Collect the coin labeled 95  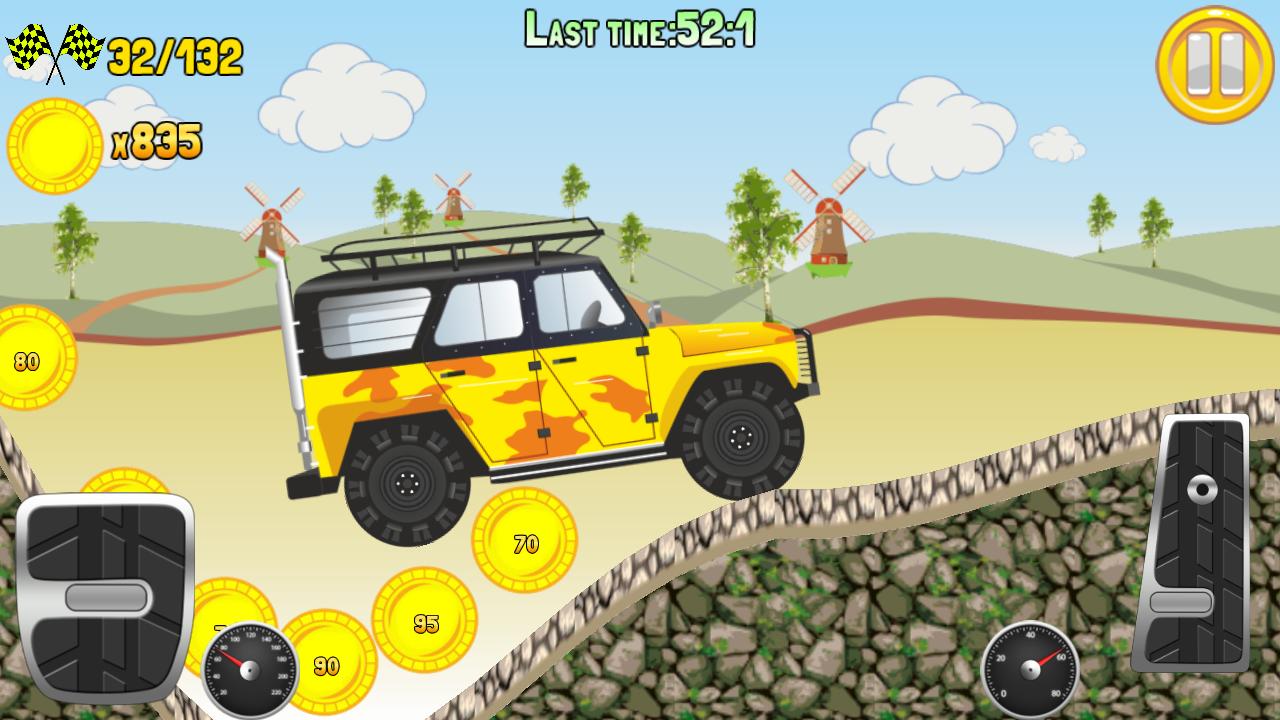tap(425, 622)
